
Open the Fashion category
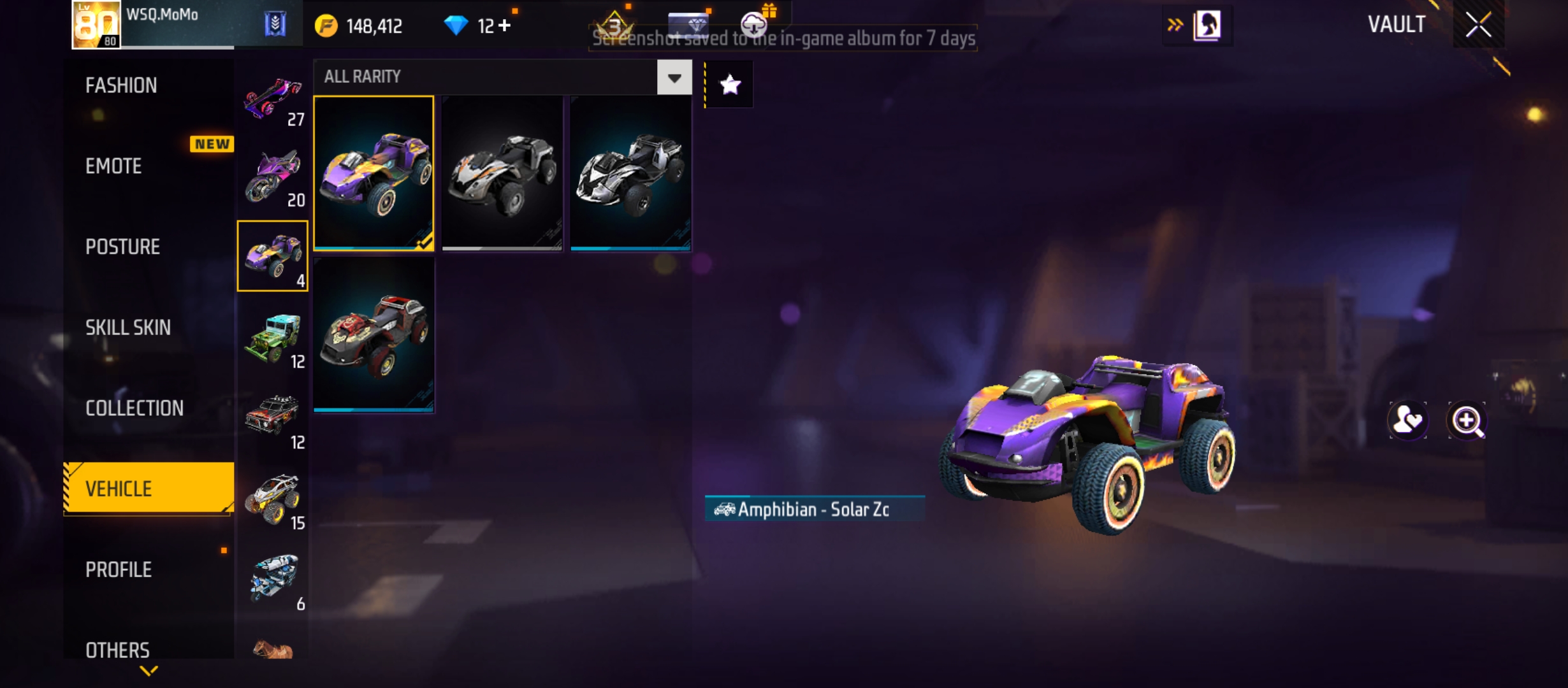click(x=121, y=85)
